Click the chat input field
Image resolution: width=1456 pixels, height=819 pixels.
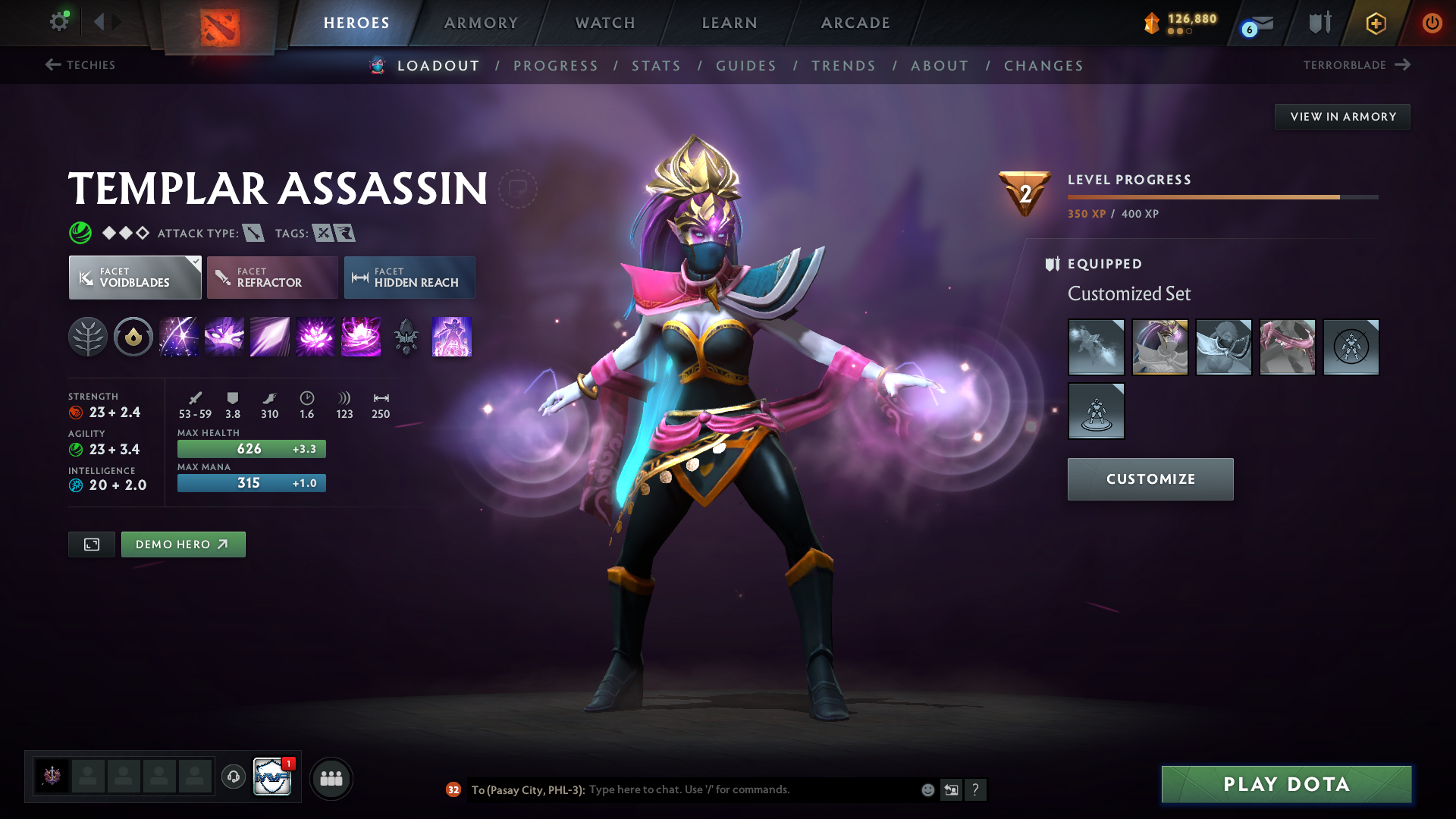751,790
